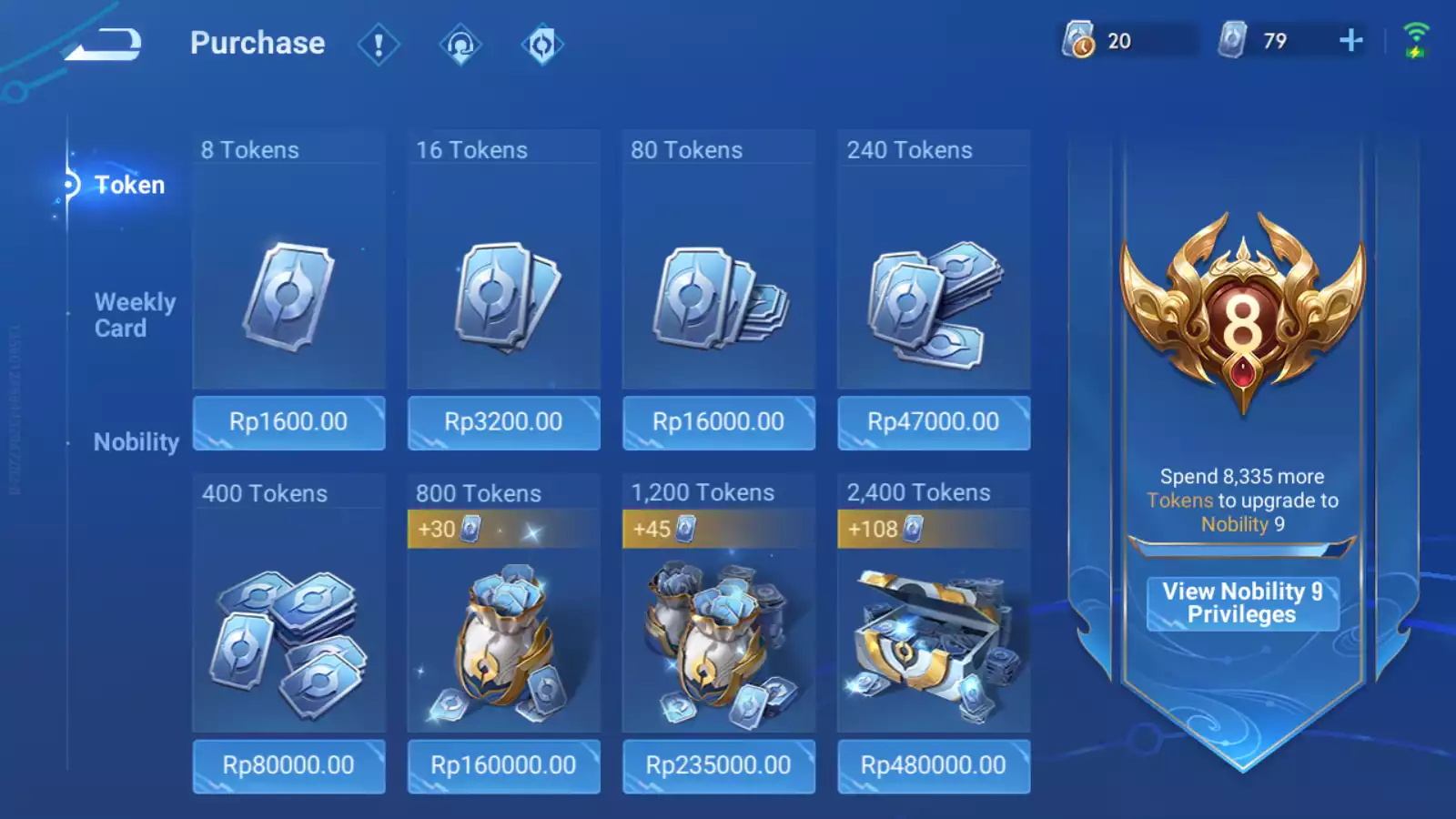
Task: Open the headset customer support icon
Action: (x=460, y=44)
